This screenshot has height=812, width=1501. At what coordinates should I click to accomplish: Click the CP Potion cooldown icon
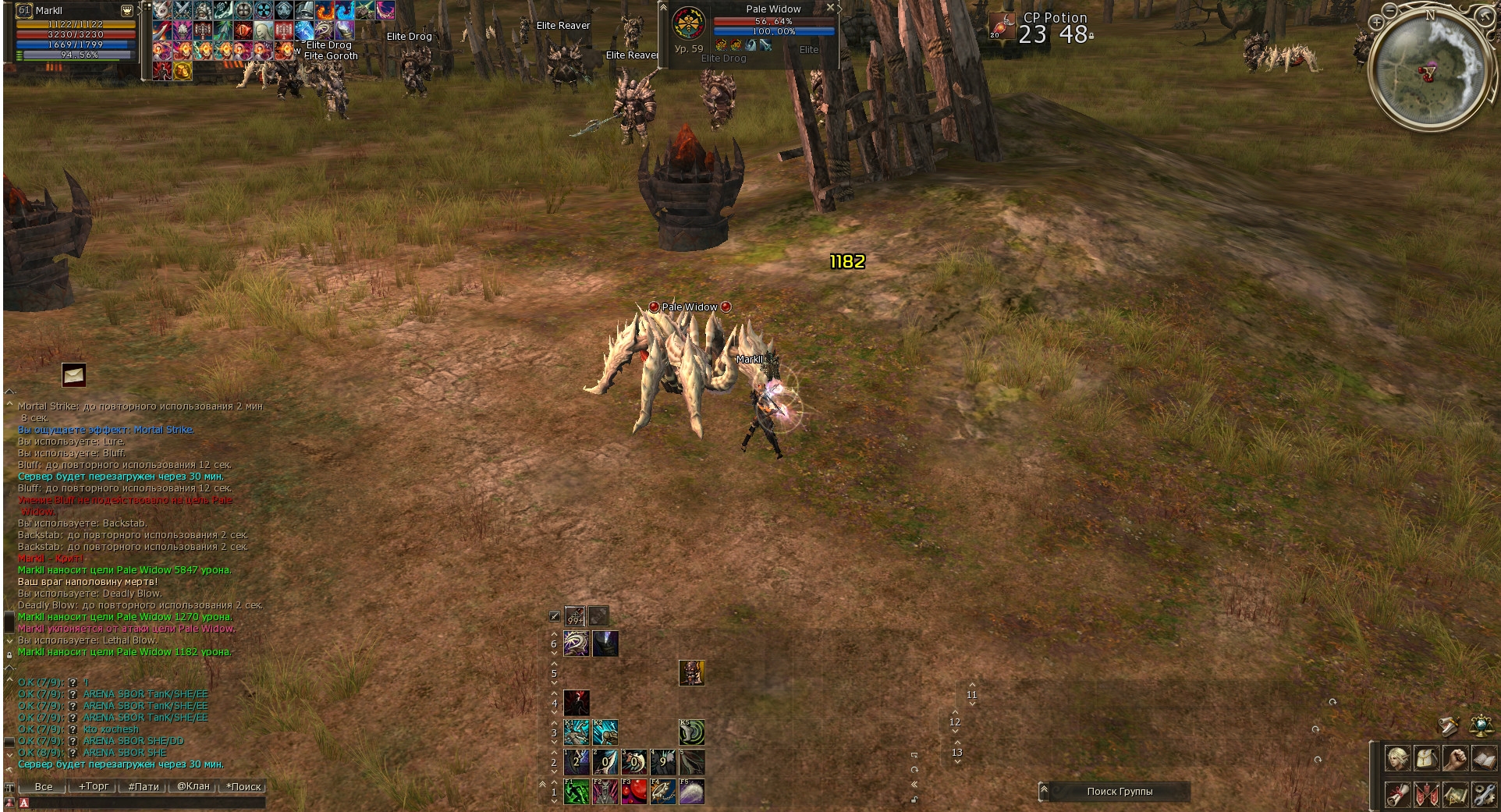click(1002, 26)
